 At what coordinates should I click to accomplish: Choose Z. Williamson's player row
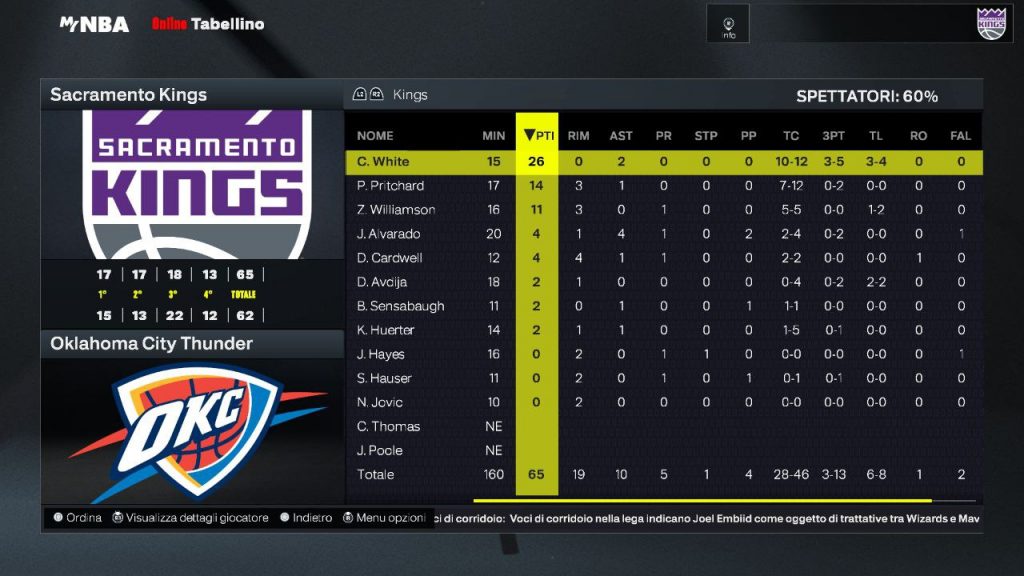coord(396,210)
